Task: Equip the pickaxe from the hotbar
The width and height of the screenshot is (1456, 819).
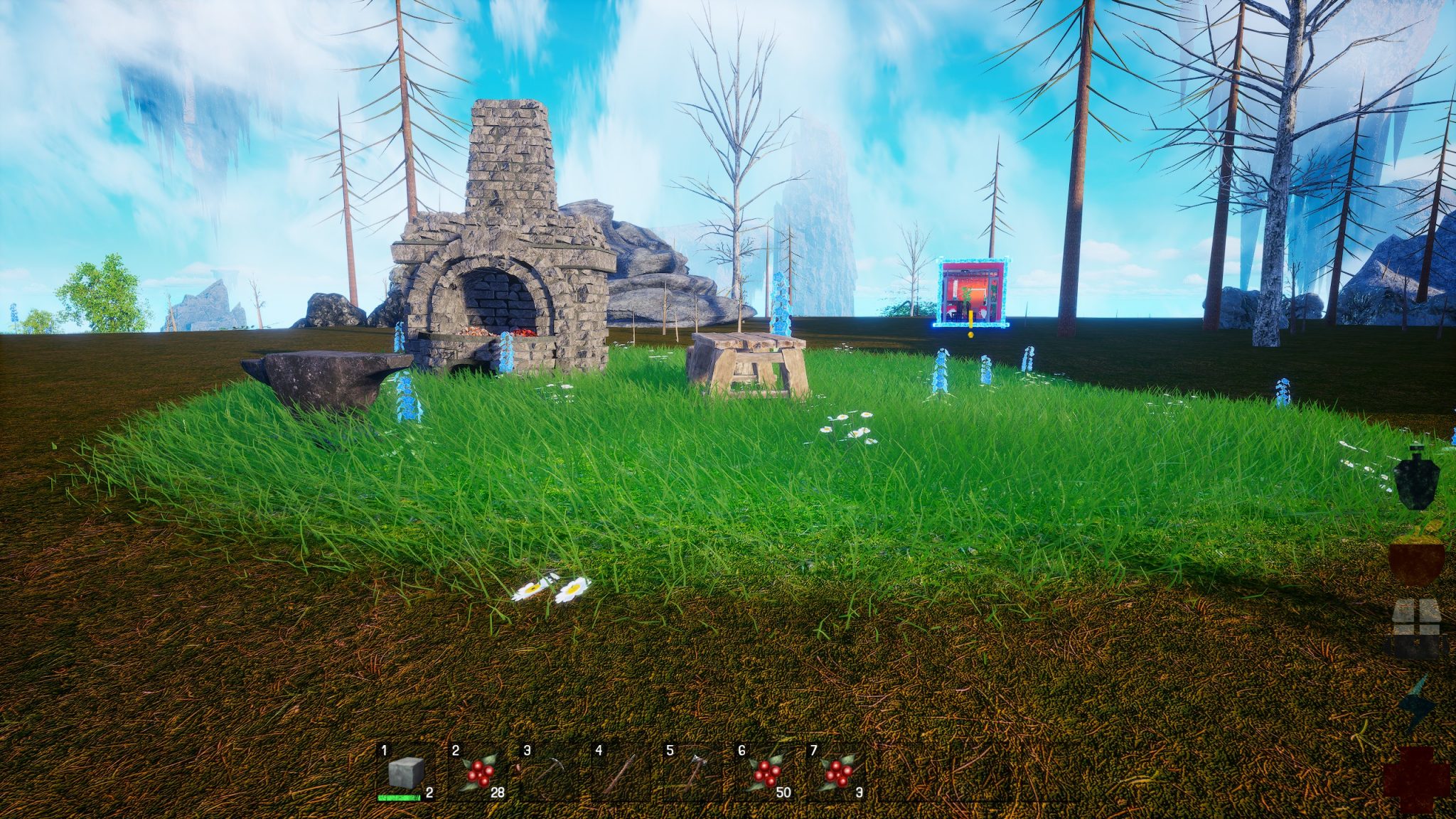Action: click(550, 773)
